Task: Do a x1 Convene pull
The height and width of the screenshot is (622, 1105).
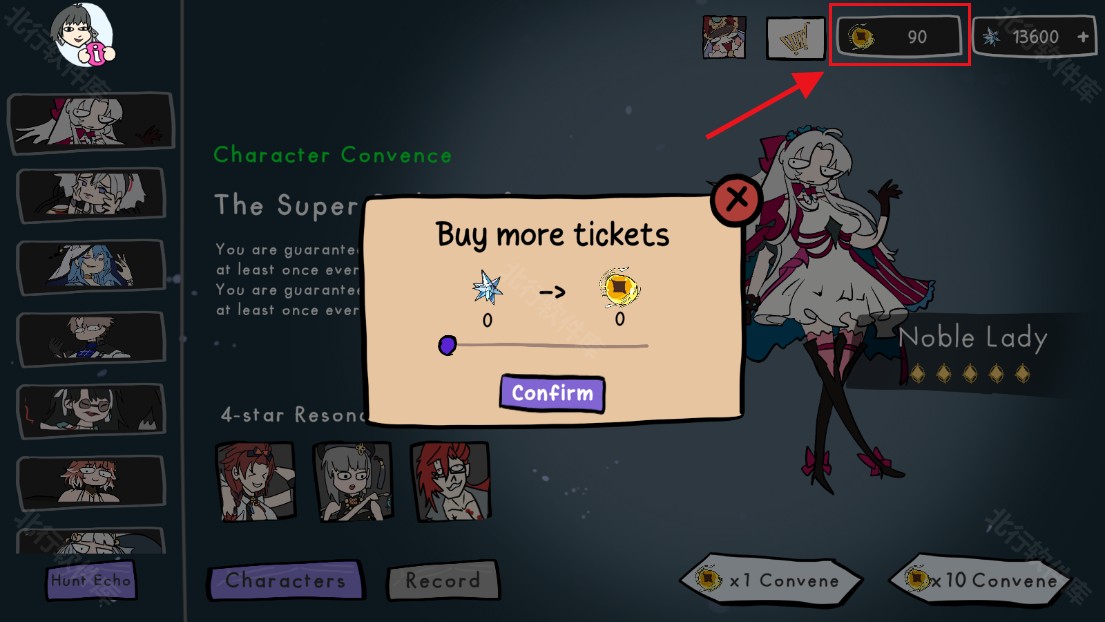Action: (770, 580)
